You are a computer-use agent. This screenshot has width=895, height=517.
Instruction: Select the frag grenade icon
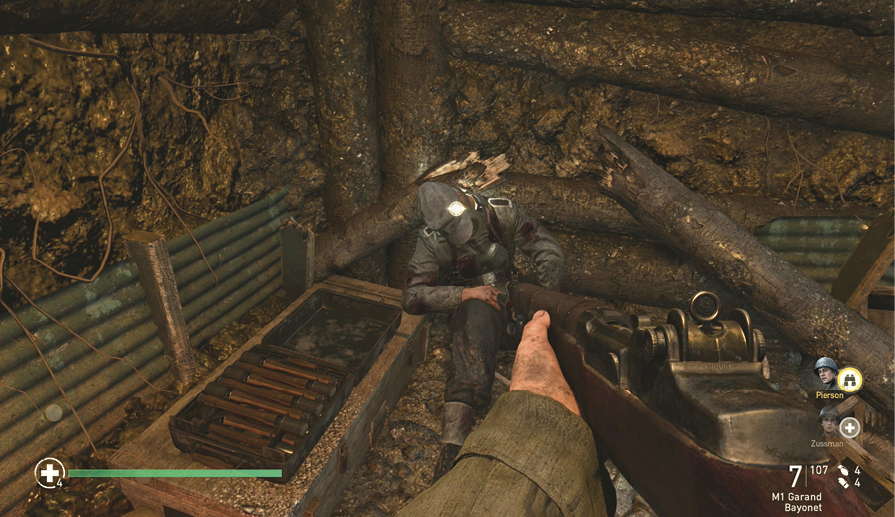[x=845, y=470]
